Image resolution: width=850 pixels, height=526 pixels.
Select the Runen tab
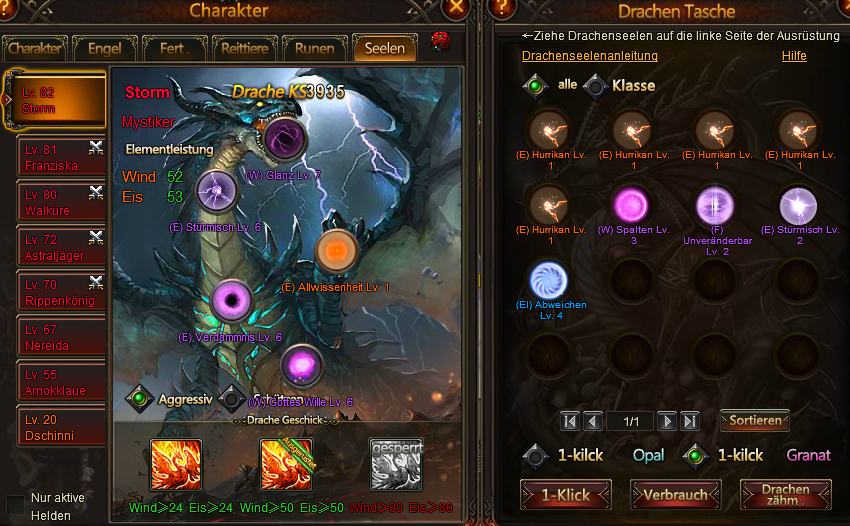click(x=314, y=48)
